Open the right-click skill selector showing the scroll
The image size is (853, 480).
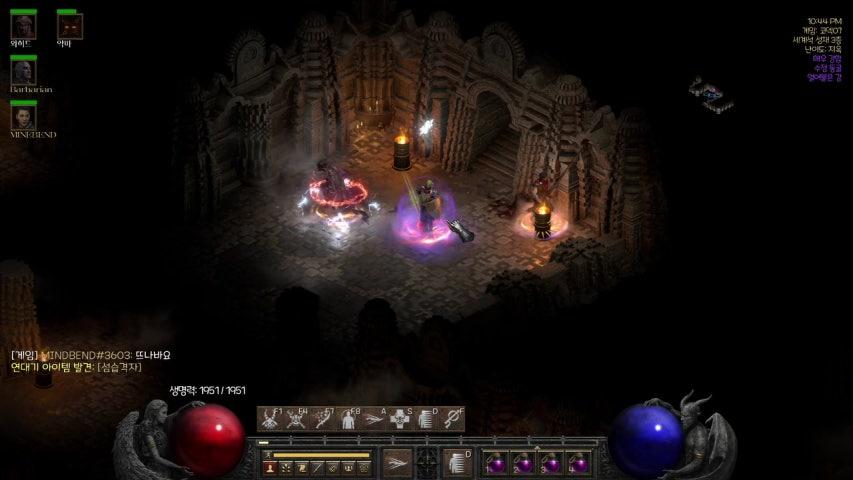pyautogui.click(x=456, y=462)
